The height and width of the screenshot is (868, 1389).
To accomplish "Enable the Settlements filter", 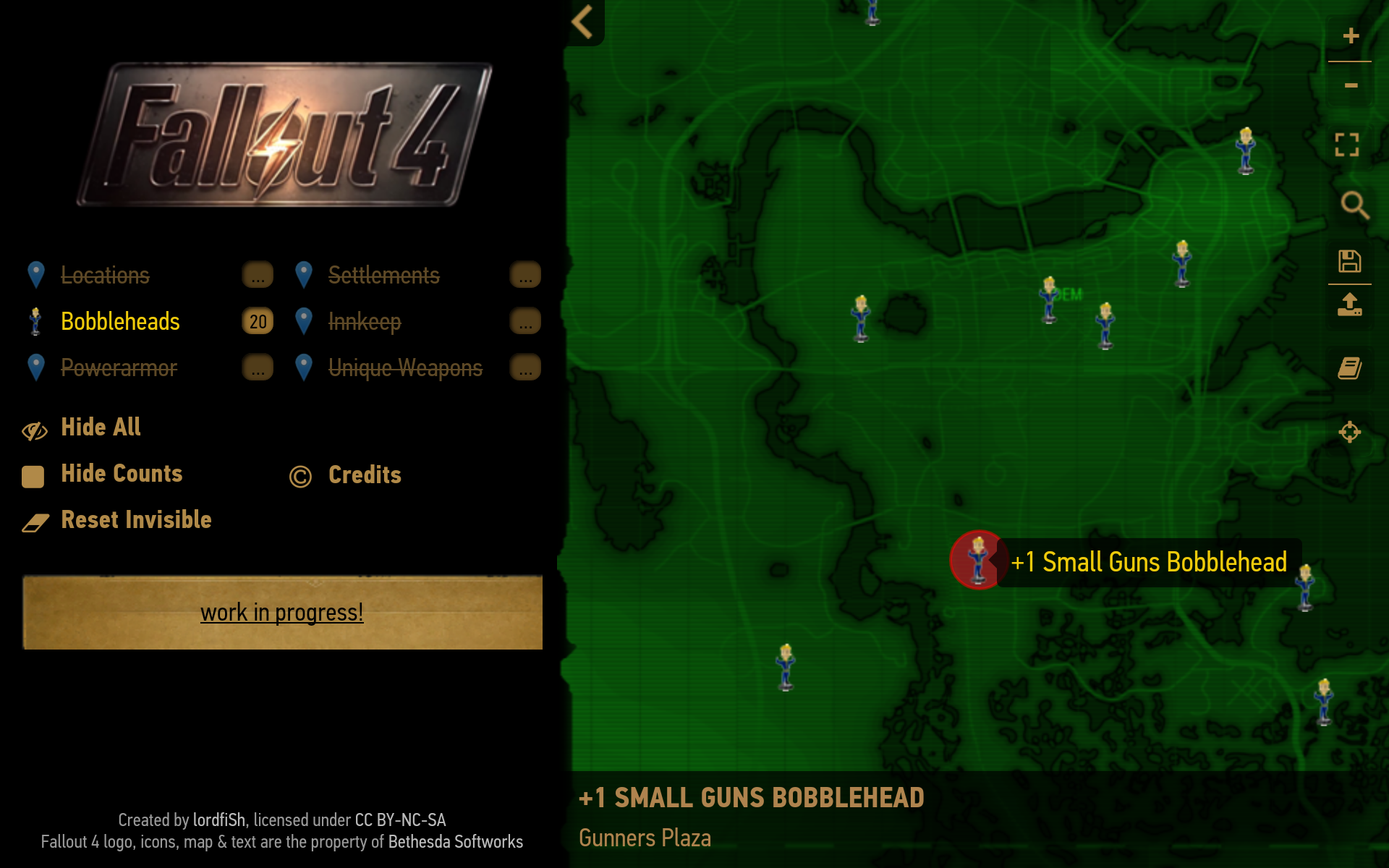I will coord(383,275).
